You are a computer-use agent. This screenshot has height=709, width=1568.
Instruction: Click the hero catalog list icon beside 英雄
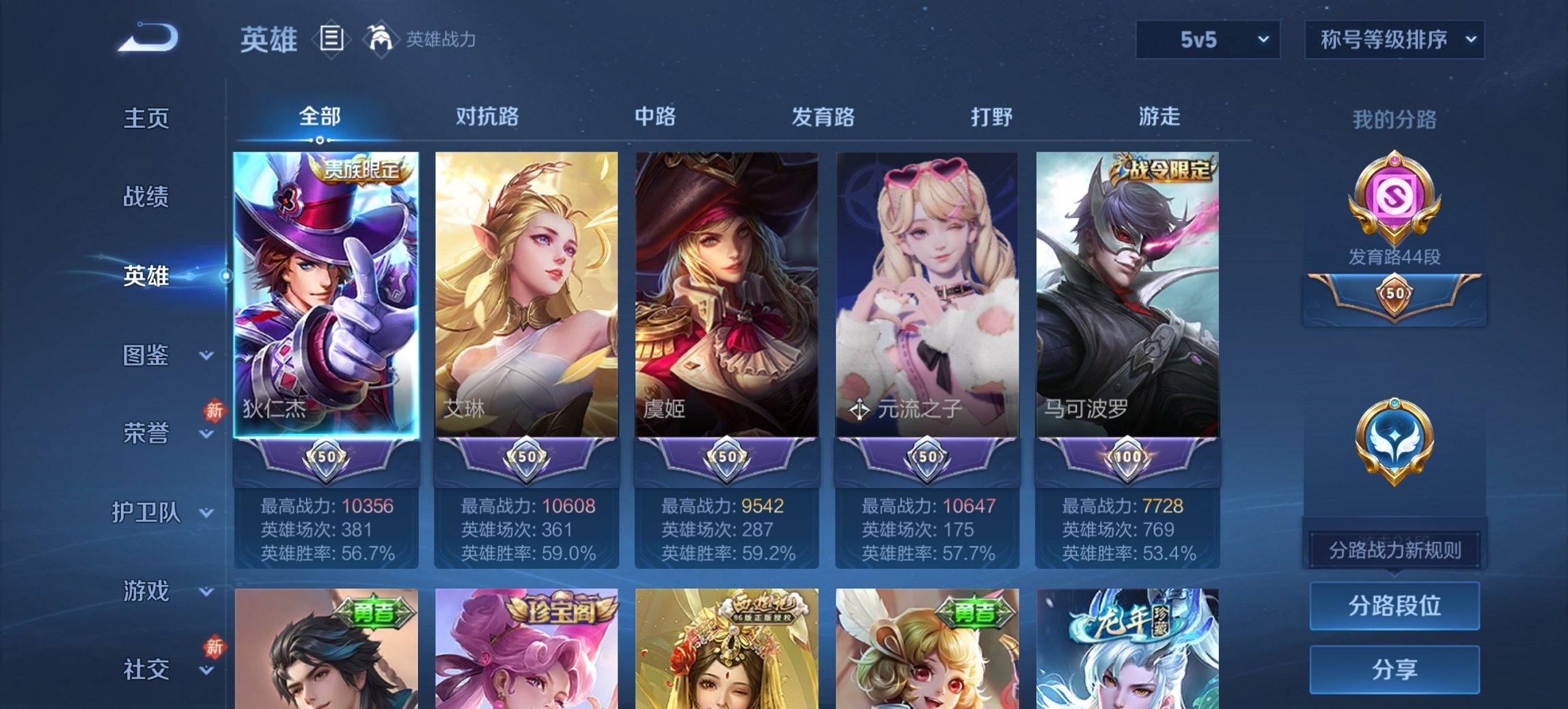[333, 39]
